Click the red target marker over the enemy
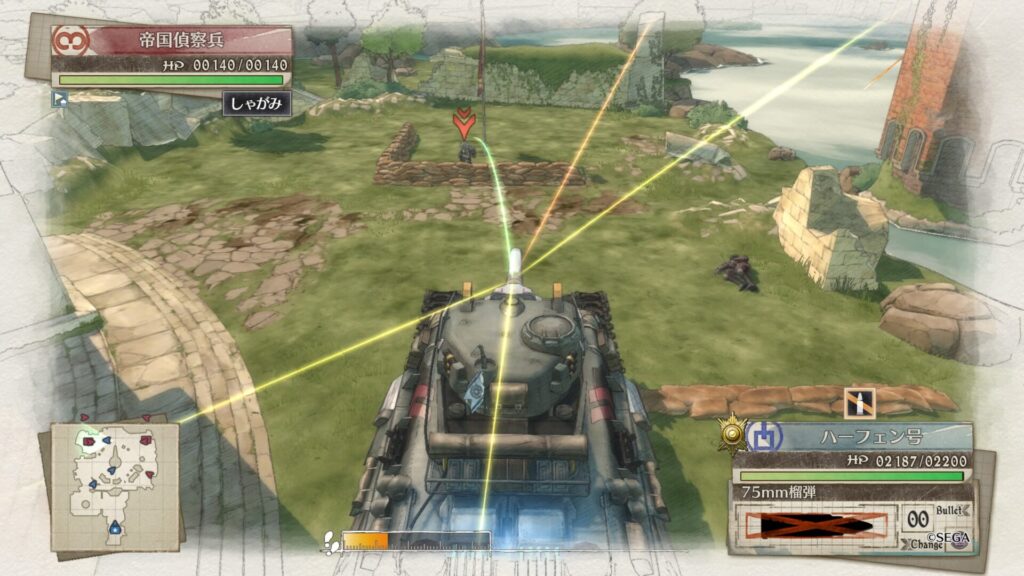The height and width of the screenshot is (576, 1024). coord(462,123)
